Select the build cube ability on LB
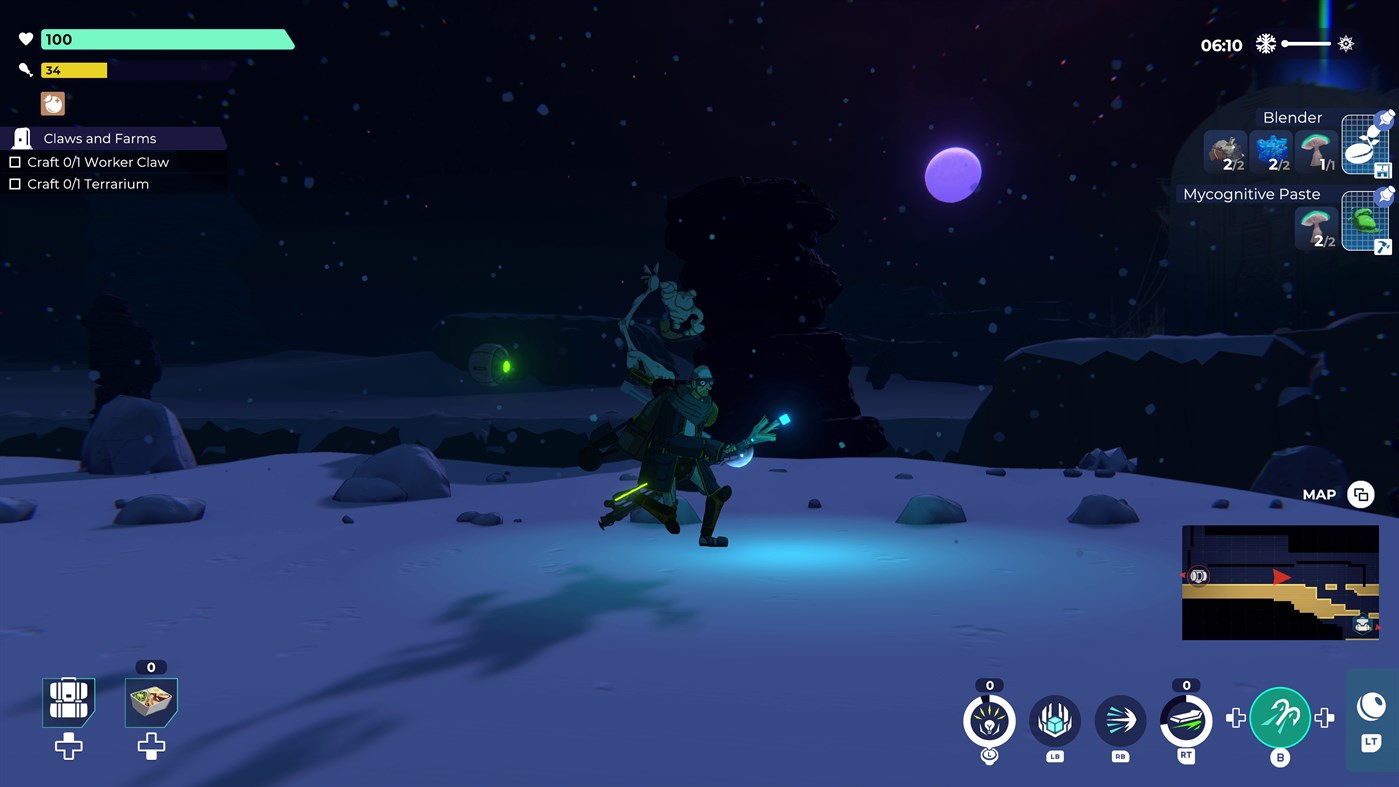1399x787 pixels. click(x=1054, y=718)
